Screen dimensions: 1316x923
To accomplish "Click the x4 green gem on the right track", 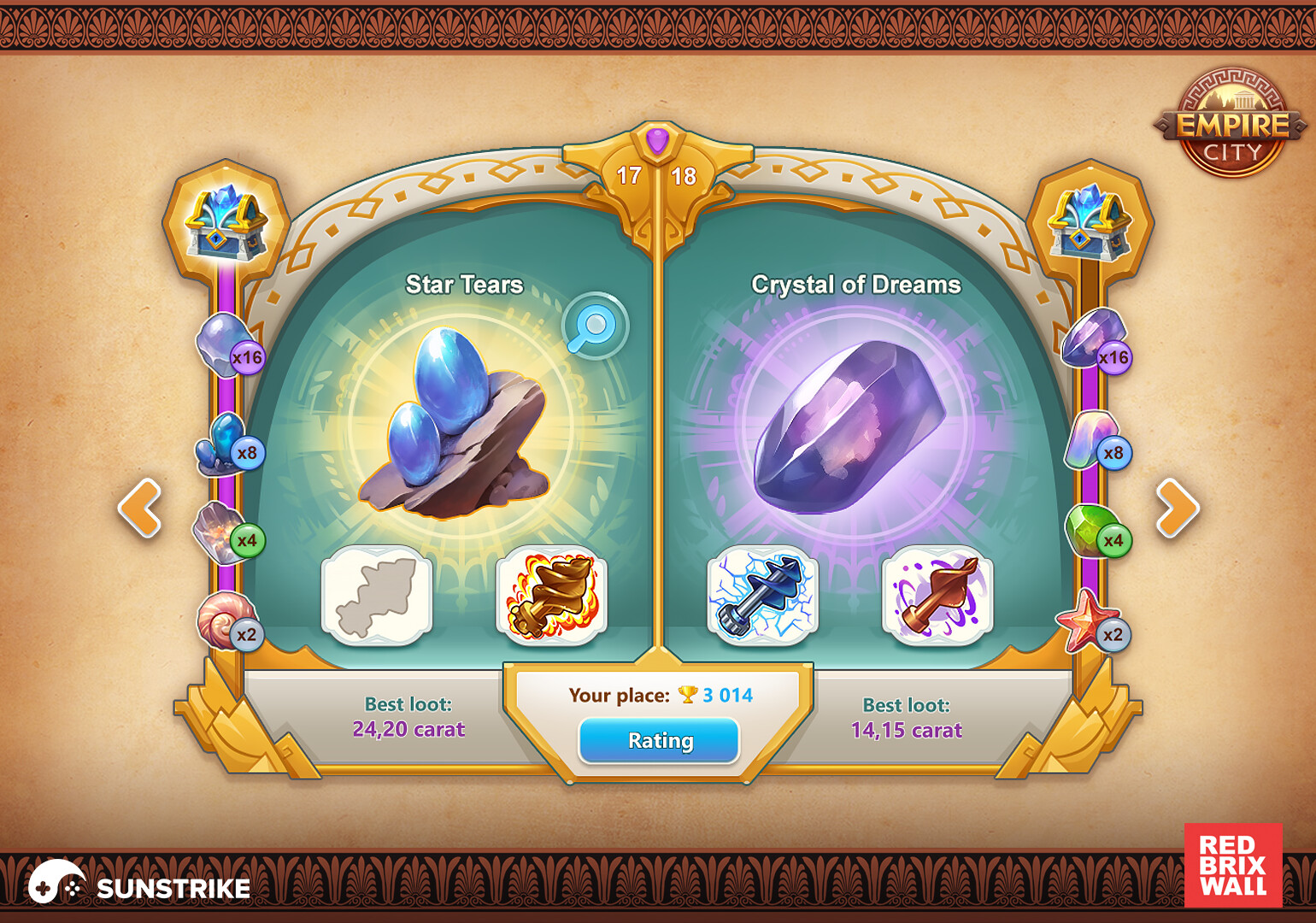I will [1091, 529].
